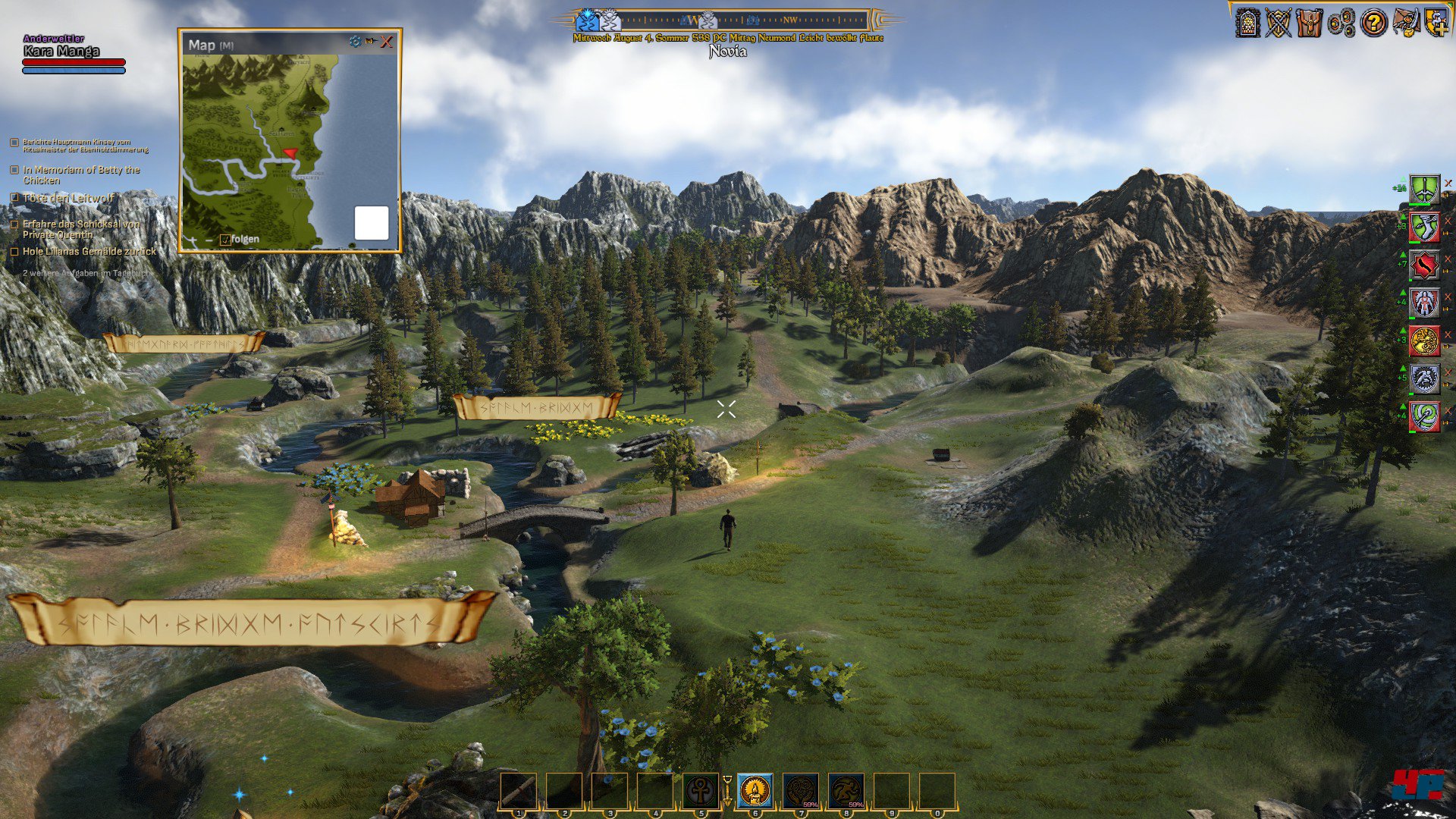1456x819 pixels.
Task: Open the envelope and quill mail menu
Action: point(1405,23)
